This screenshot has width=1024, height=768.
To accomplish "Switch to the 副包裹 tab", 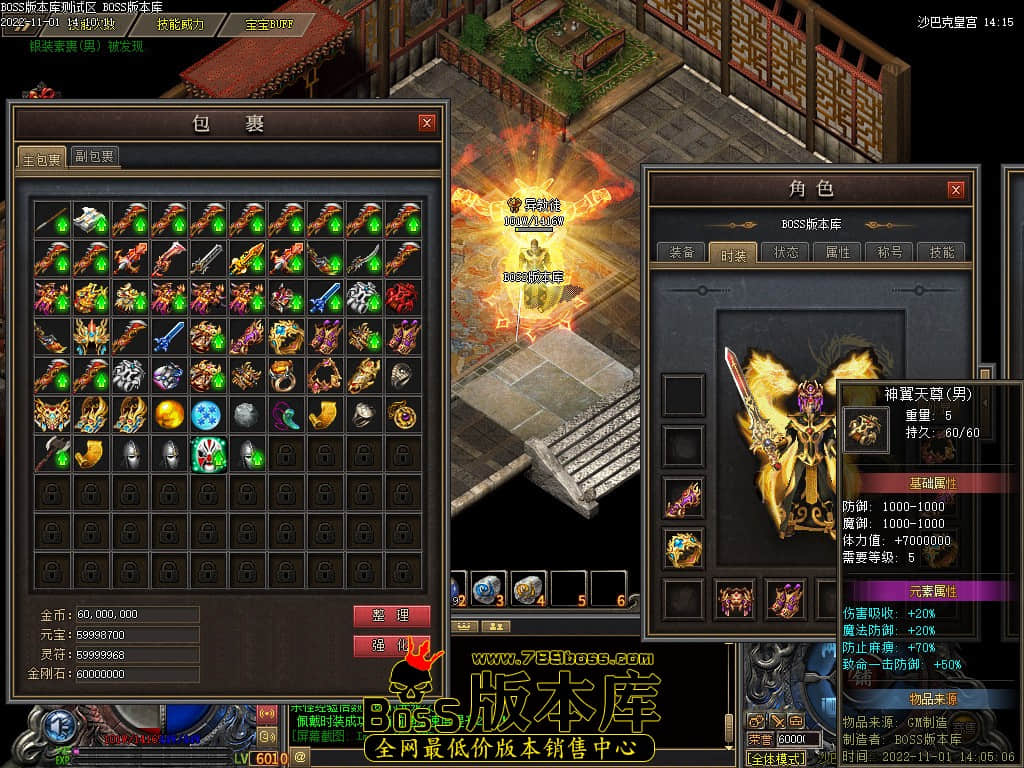I will [x=95, y=156].
